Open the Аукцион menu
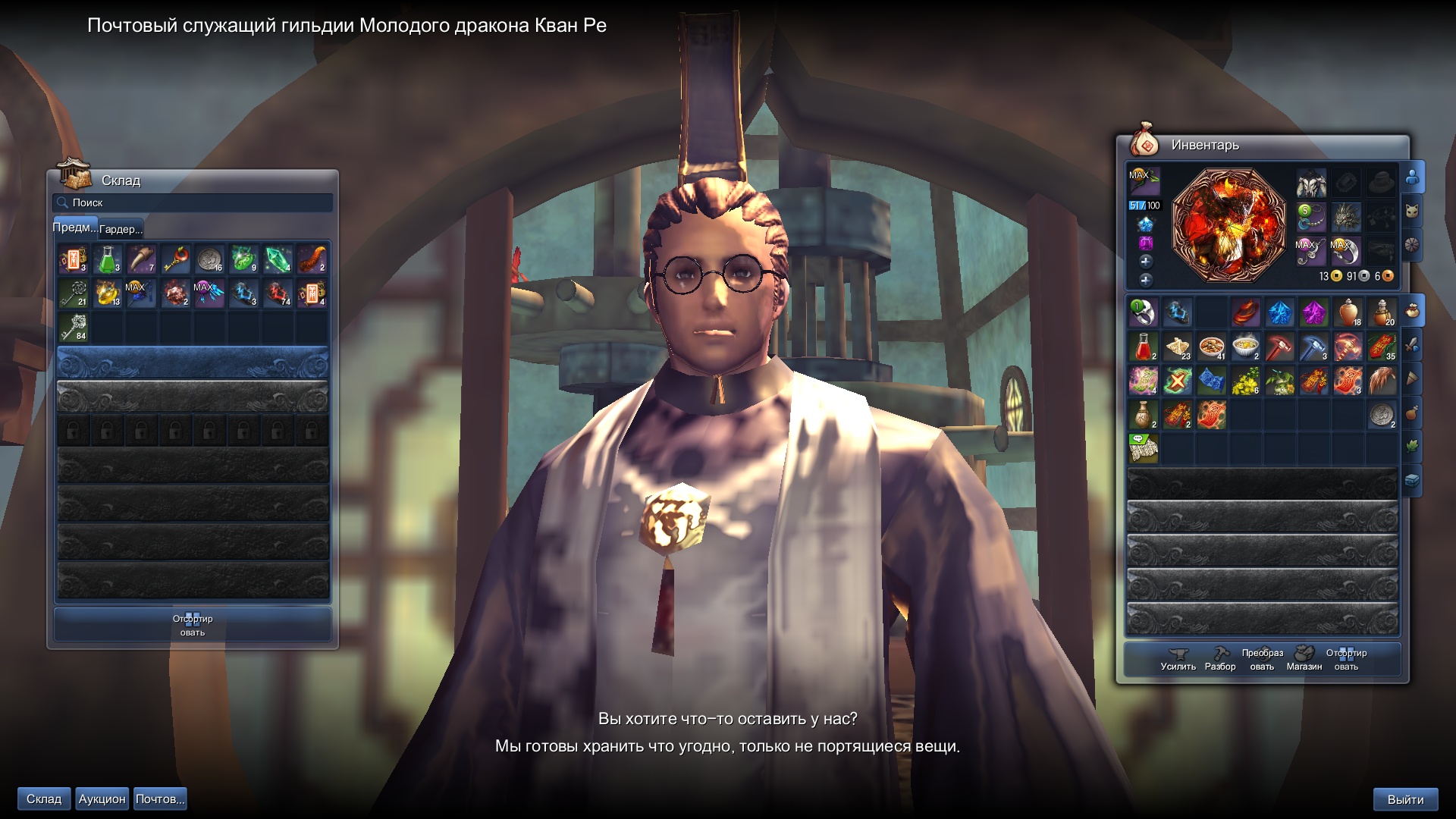Screen dimensions: 1456x819 (x=102, y=799)
